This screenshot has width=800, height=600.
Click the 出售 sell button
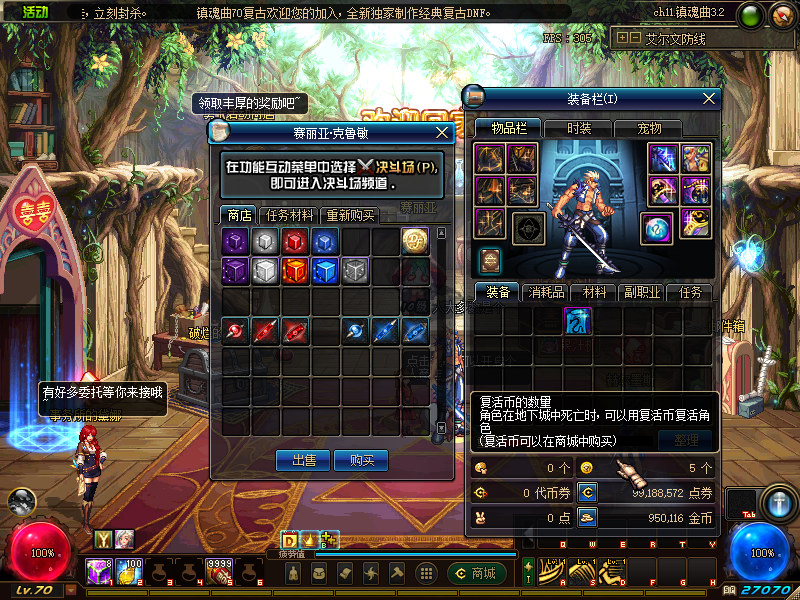[303, 460]
